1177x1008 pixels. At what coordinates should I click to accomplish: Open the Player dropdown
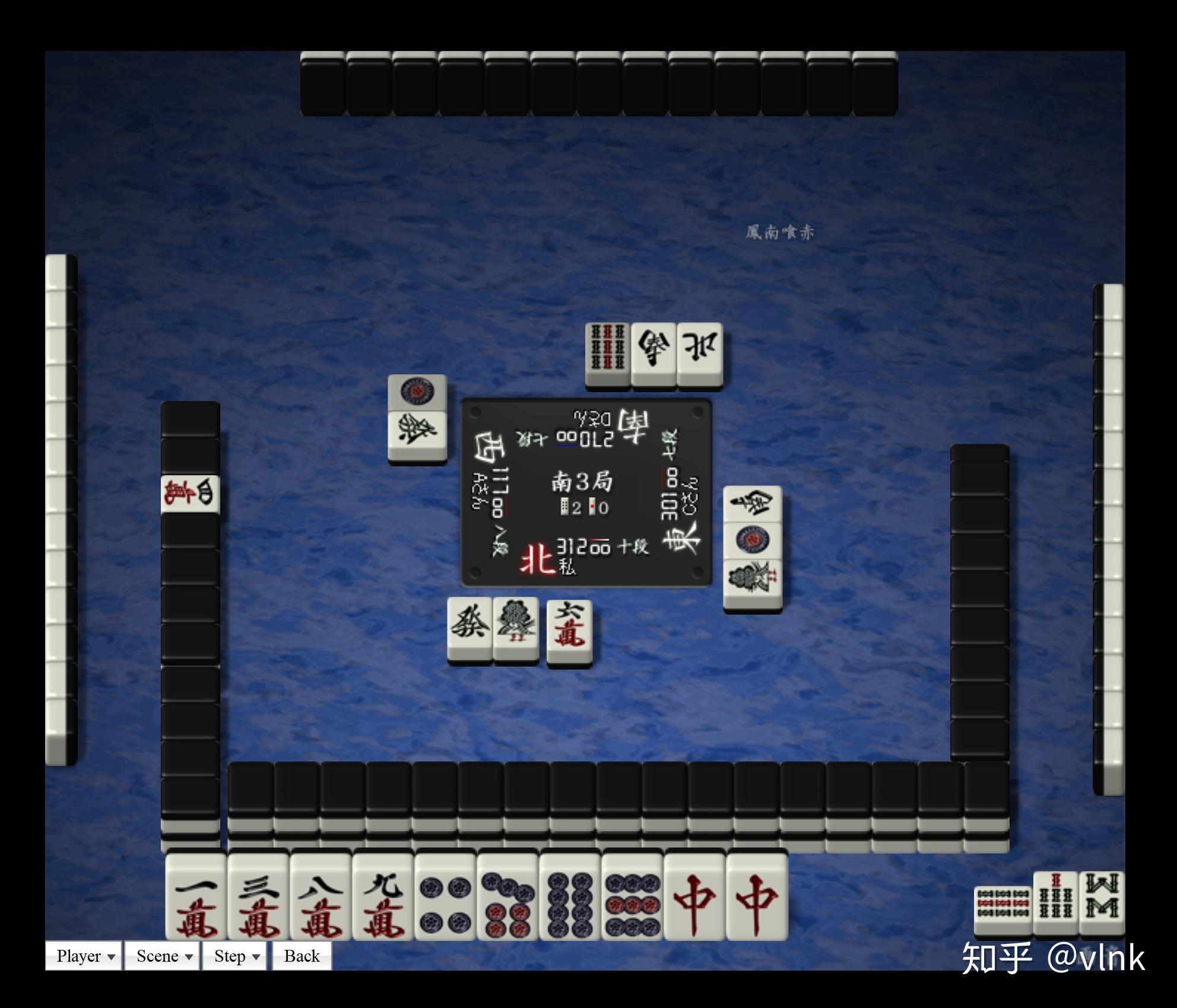(84, 956)
